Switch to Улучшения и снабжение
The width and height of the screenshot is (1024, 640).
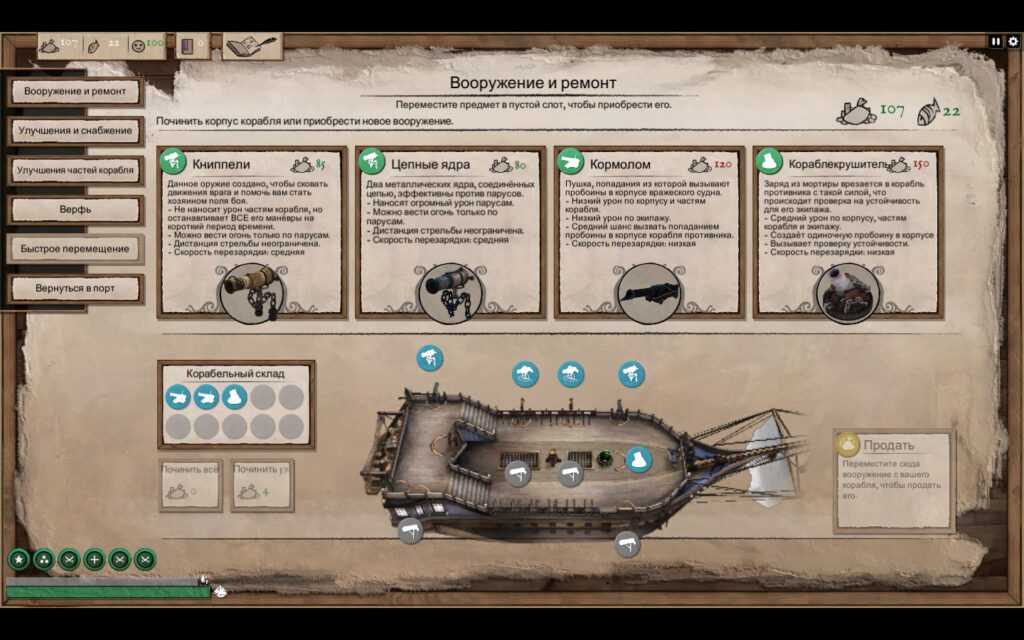(x=75, y=131)
